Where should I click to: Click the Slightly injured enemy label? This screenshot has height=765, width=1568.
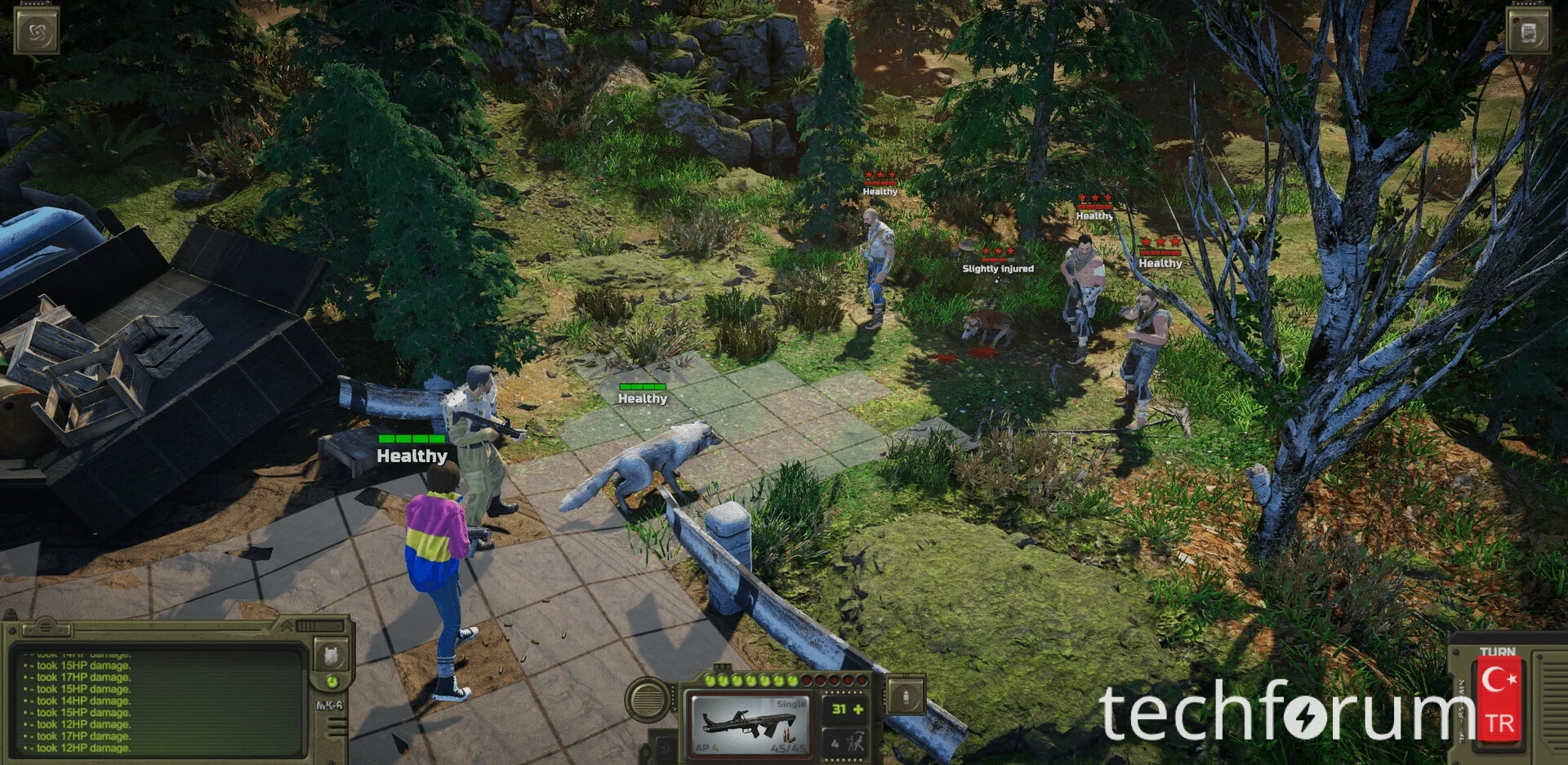click(998, 267)
